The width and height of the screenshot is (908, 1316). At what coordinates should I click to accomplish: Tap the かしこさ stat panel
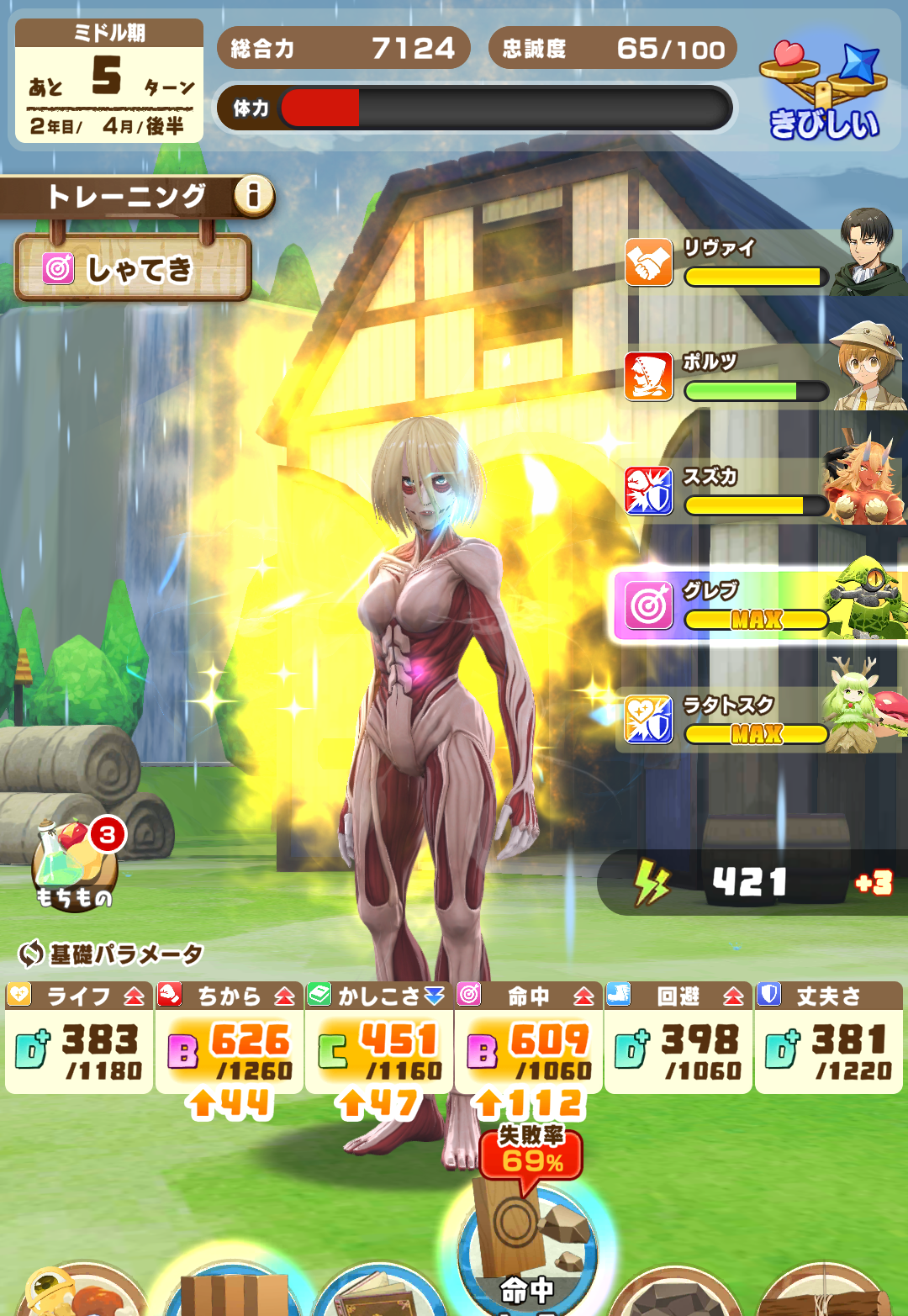(x=379, y=1039)
